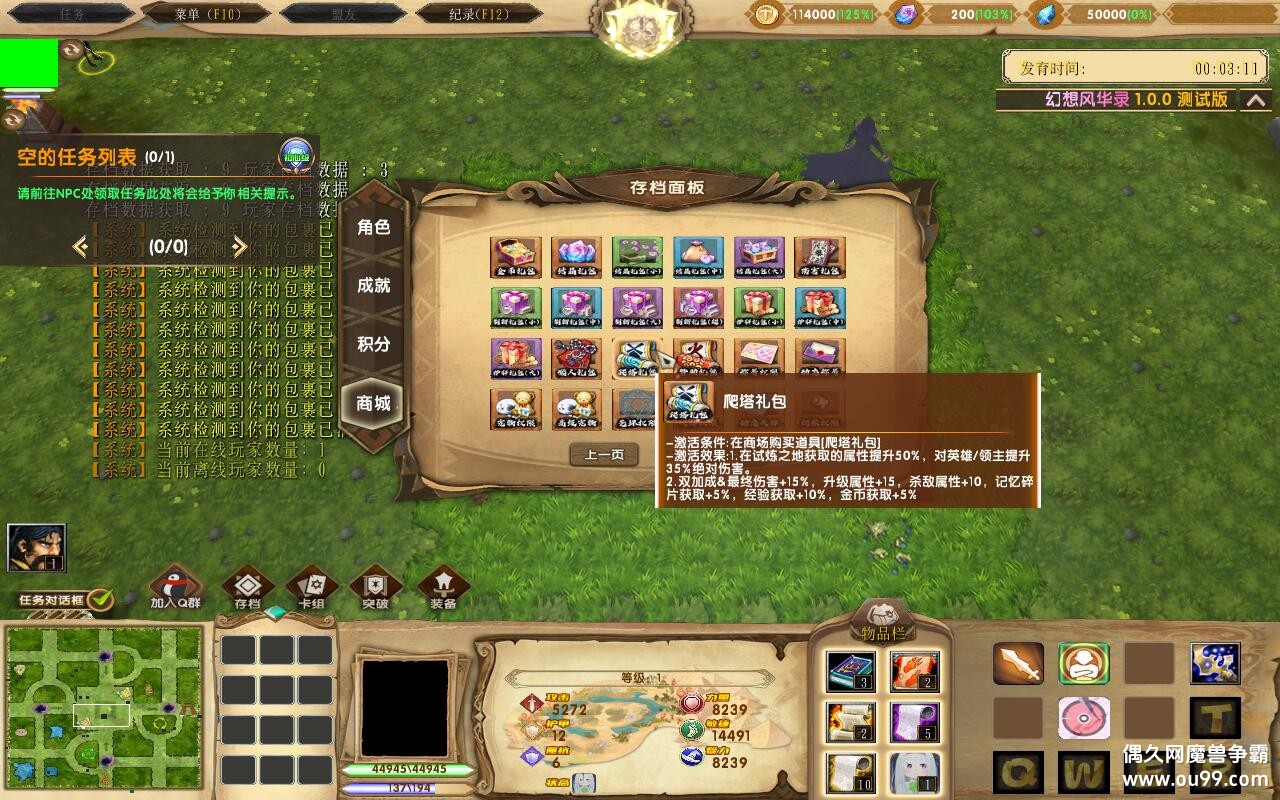Click the green 44945 health bar

(420, 770)
